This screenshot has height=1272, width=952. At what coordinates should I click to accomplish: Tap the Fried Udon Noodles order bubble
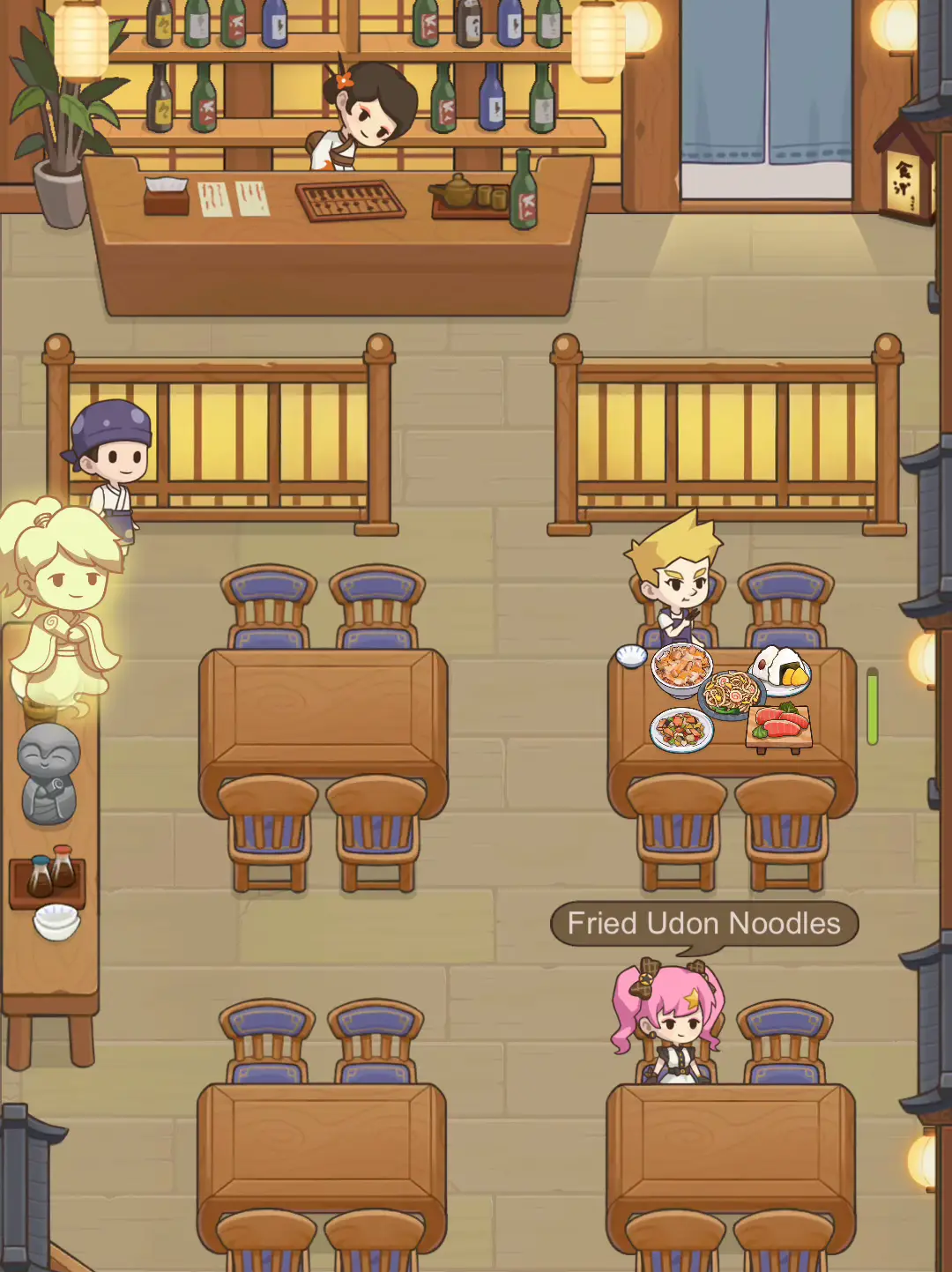tap(703, 924)
